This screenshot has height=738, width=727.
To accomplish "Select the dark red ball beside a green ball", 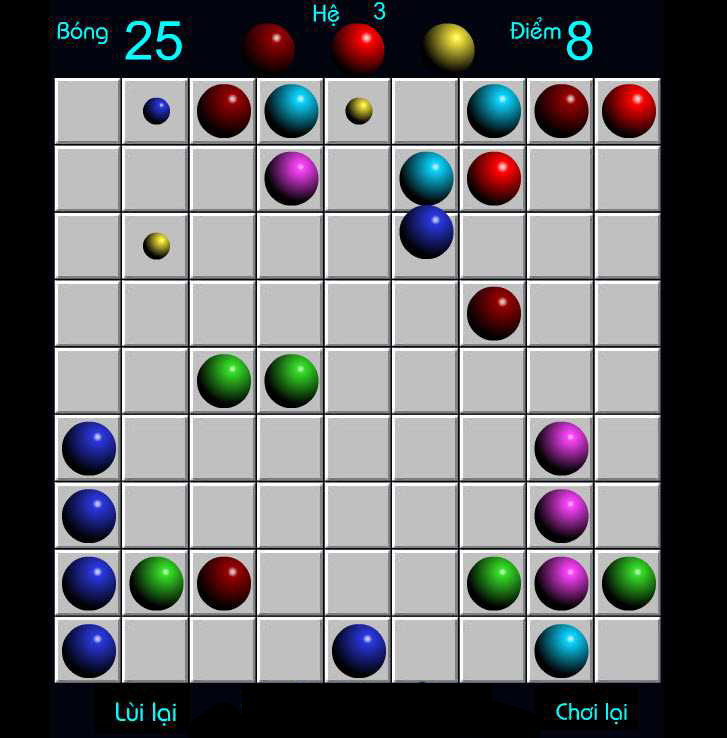I will [224, 583].
